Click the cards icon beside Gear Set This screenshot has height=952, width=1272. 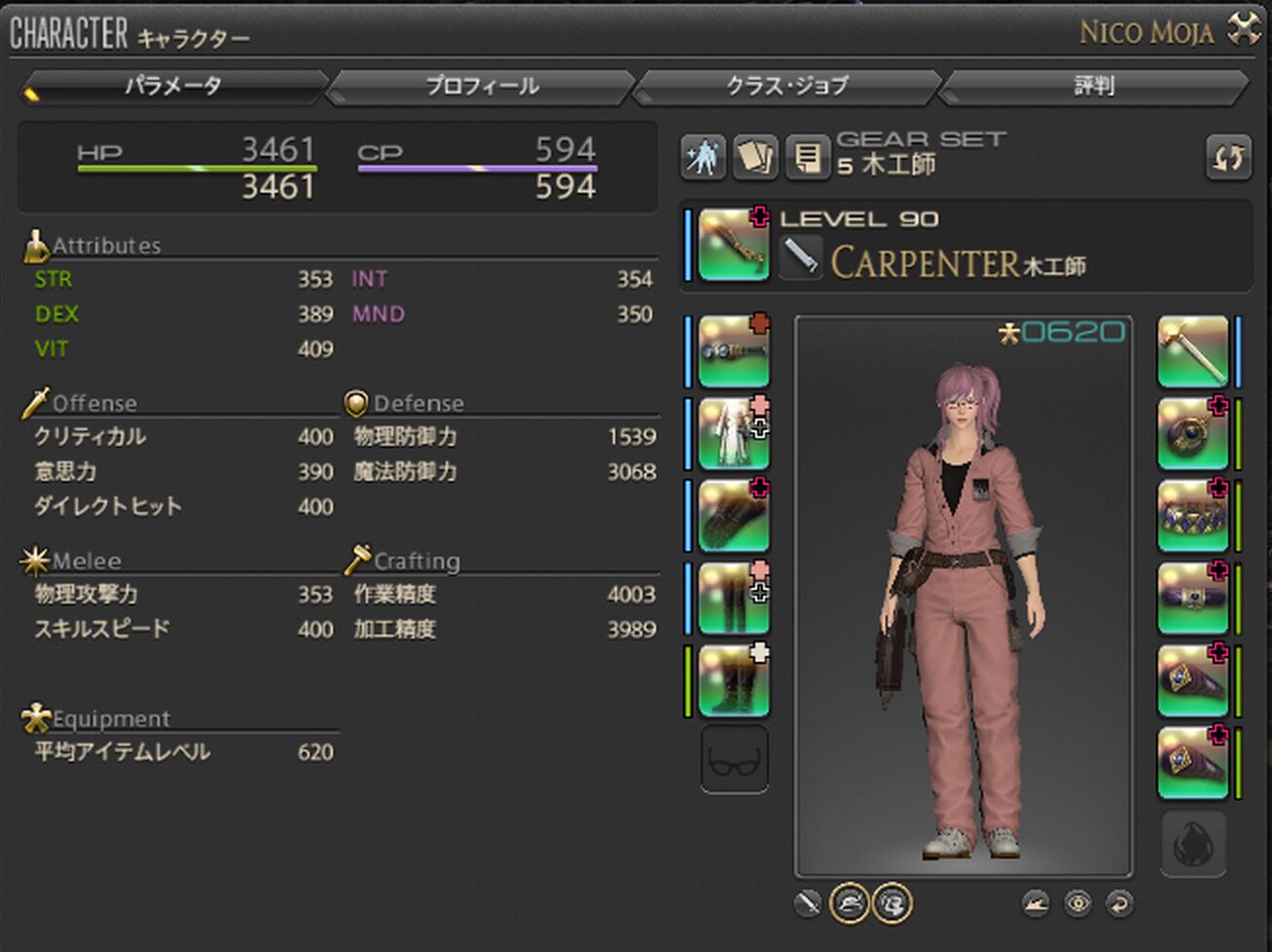[x=755, y=158]
